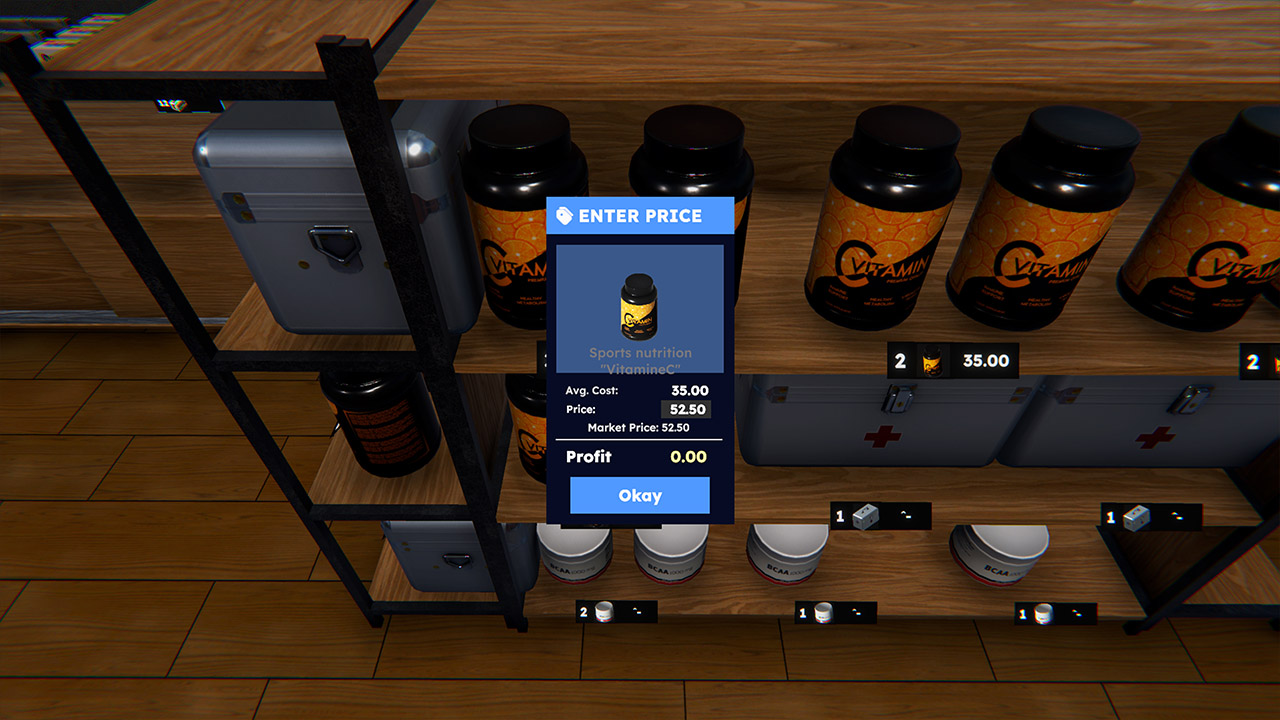Confirm the price with the Okay button
Image resolution: width=1280 pixels, height=720 pixels.
pos(639,495)
